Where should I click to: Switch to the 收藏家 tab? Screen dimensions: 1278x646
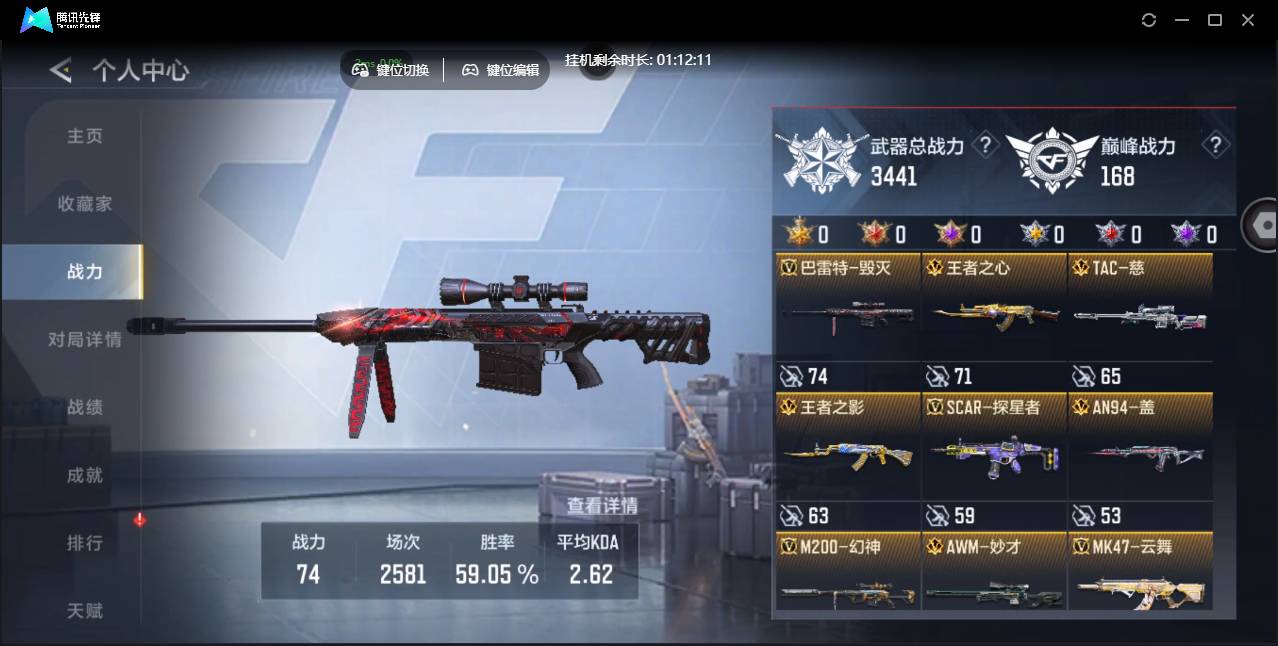tap(85, 204)
